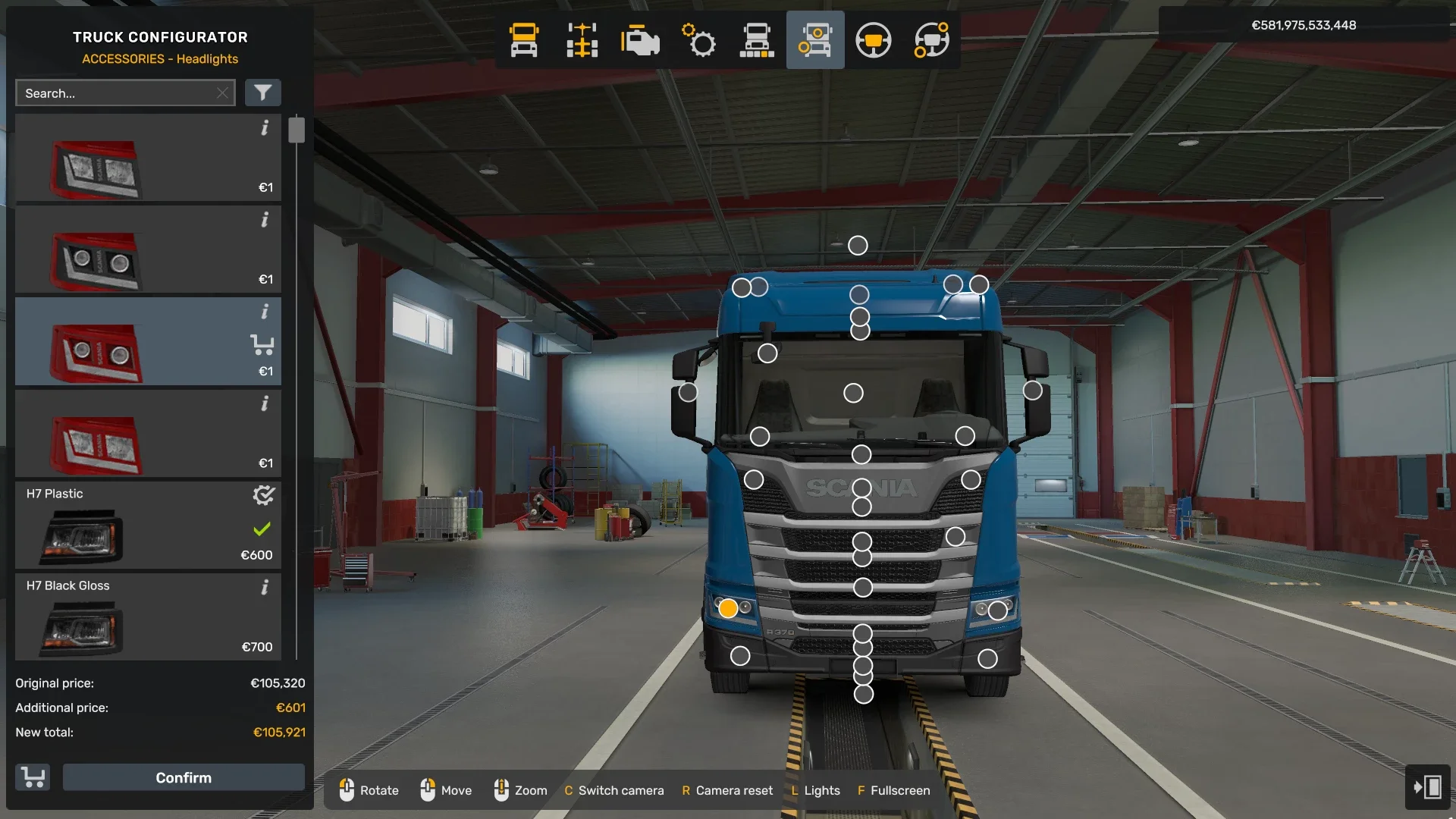Click the filter icon beside the search box
This screenshot has width=1456, height=819.
pyautogui.click(x=263, y=93)
